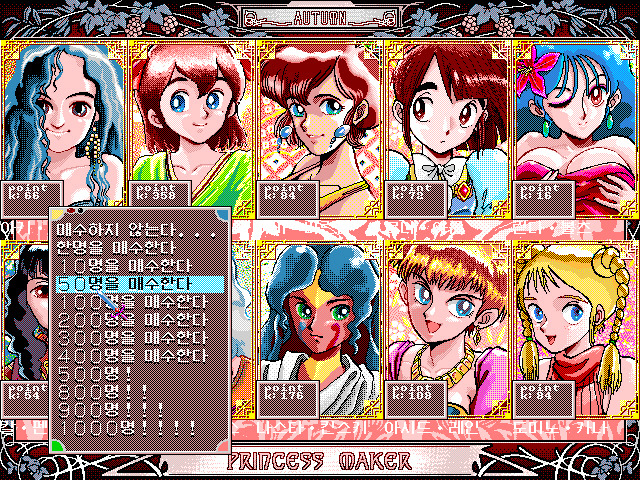This screenshot has height=480, width=640.
Task: Select the '500명!' menu entry
Action: (x=90, y=373)
